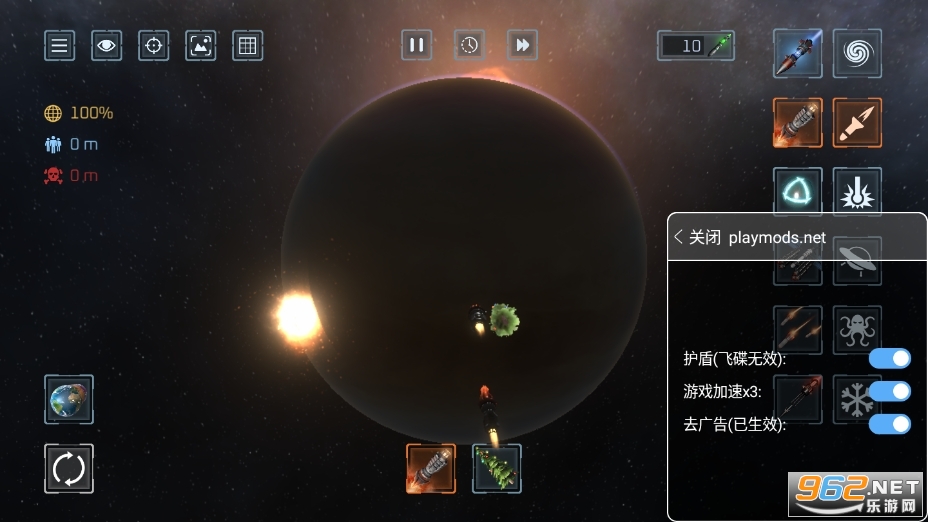The image size is (928, 522).
Task: Close the playmods.net mod panel
Action: coord(697,237)
